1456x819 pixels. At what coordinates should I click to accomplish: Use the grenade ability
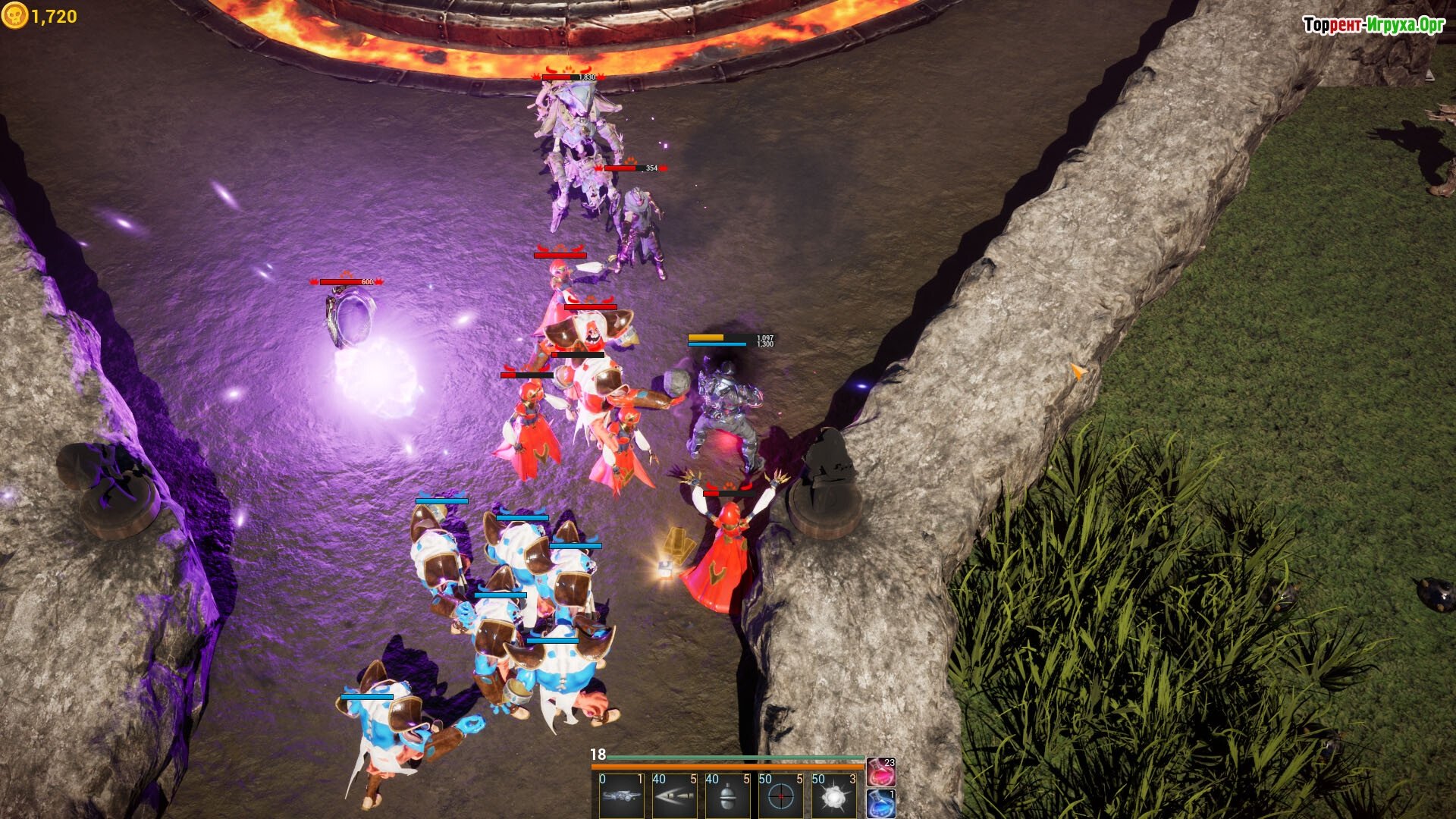point(727,796)
